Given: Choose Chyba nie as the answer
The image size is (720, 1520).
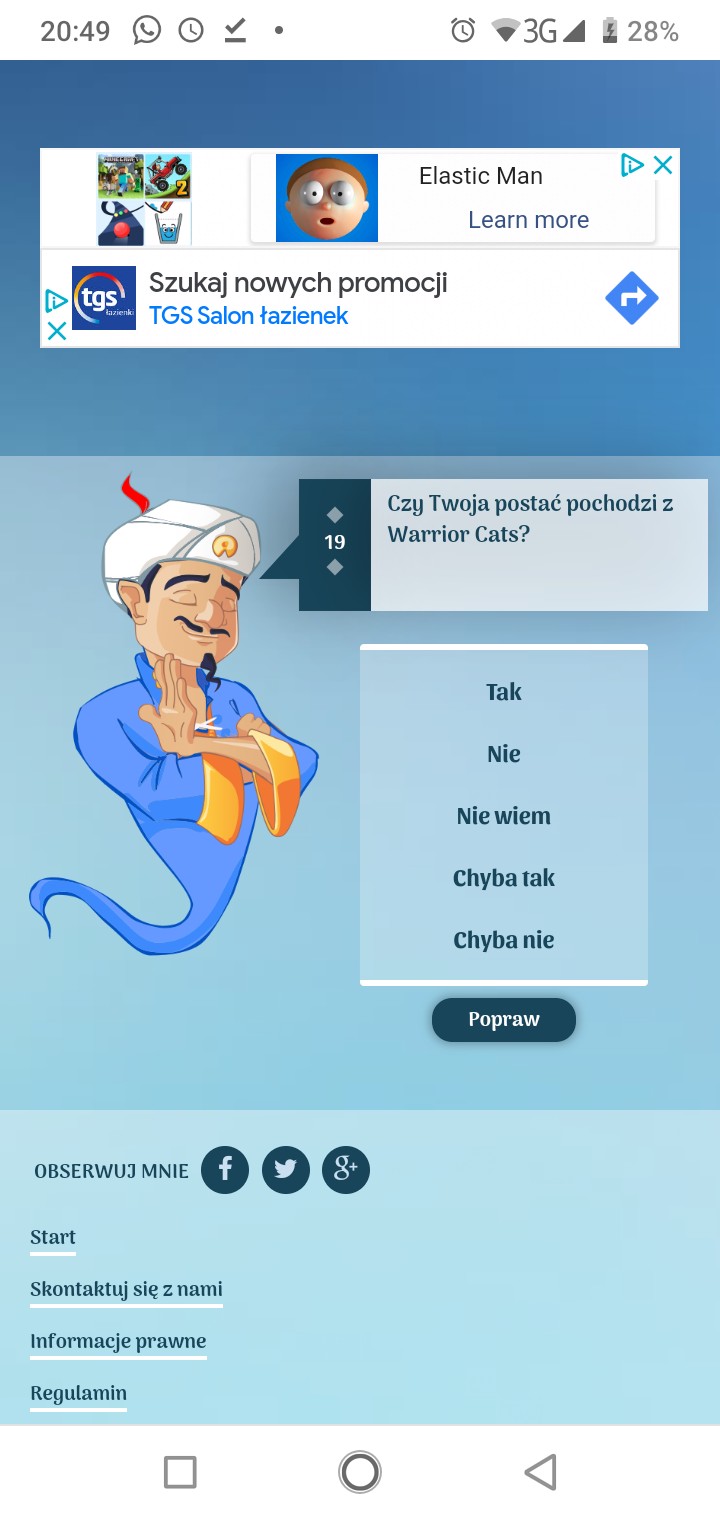Looking at the screenshot, I should (504, 940).
